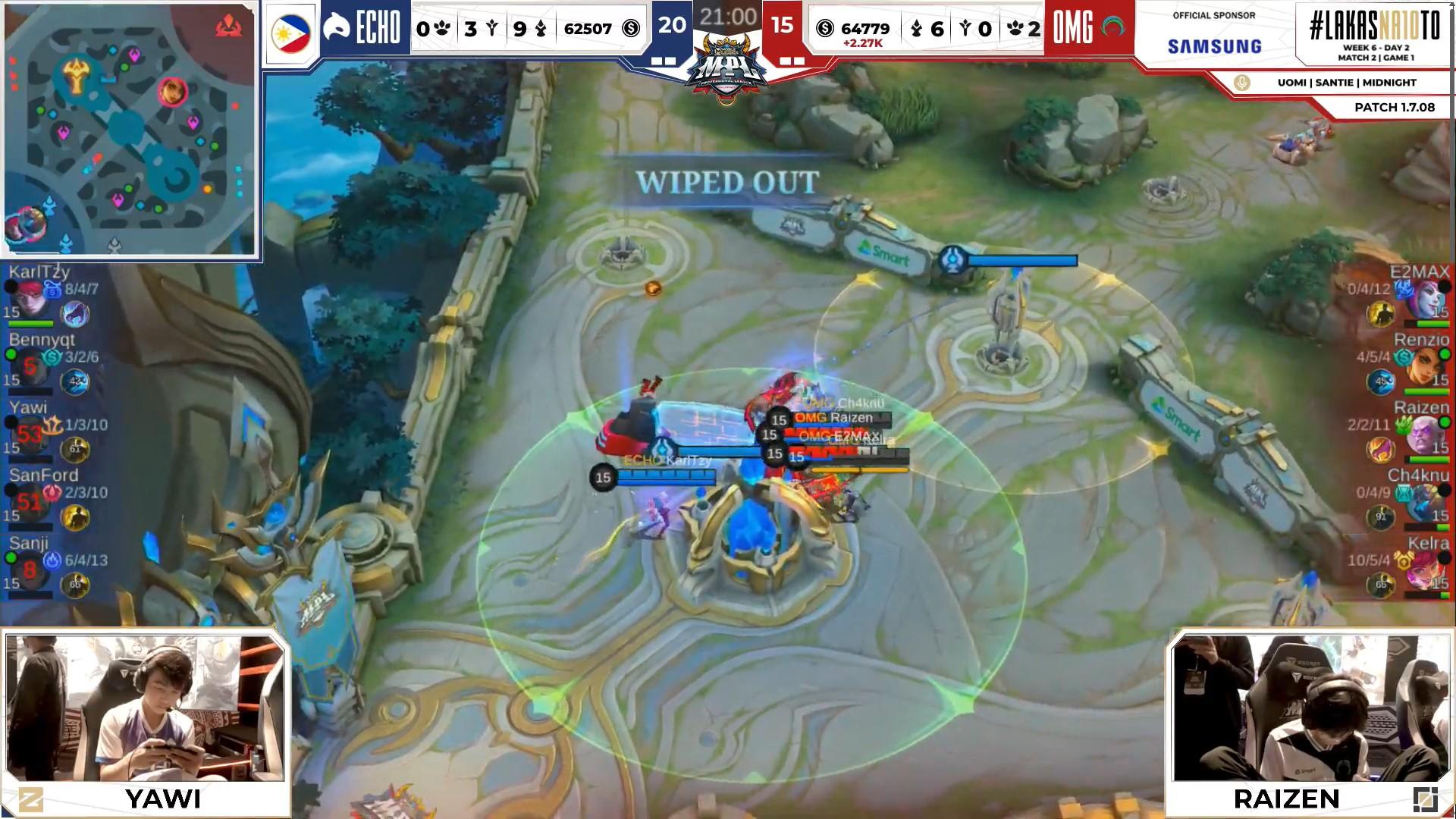Select Kelra's hero portrait
Screen dimensions: 1456x819
coord(1426,572)
